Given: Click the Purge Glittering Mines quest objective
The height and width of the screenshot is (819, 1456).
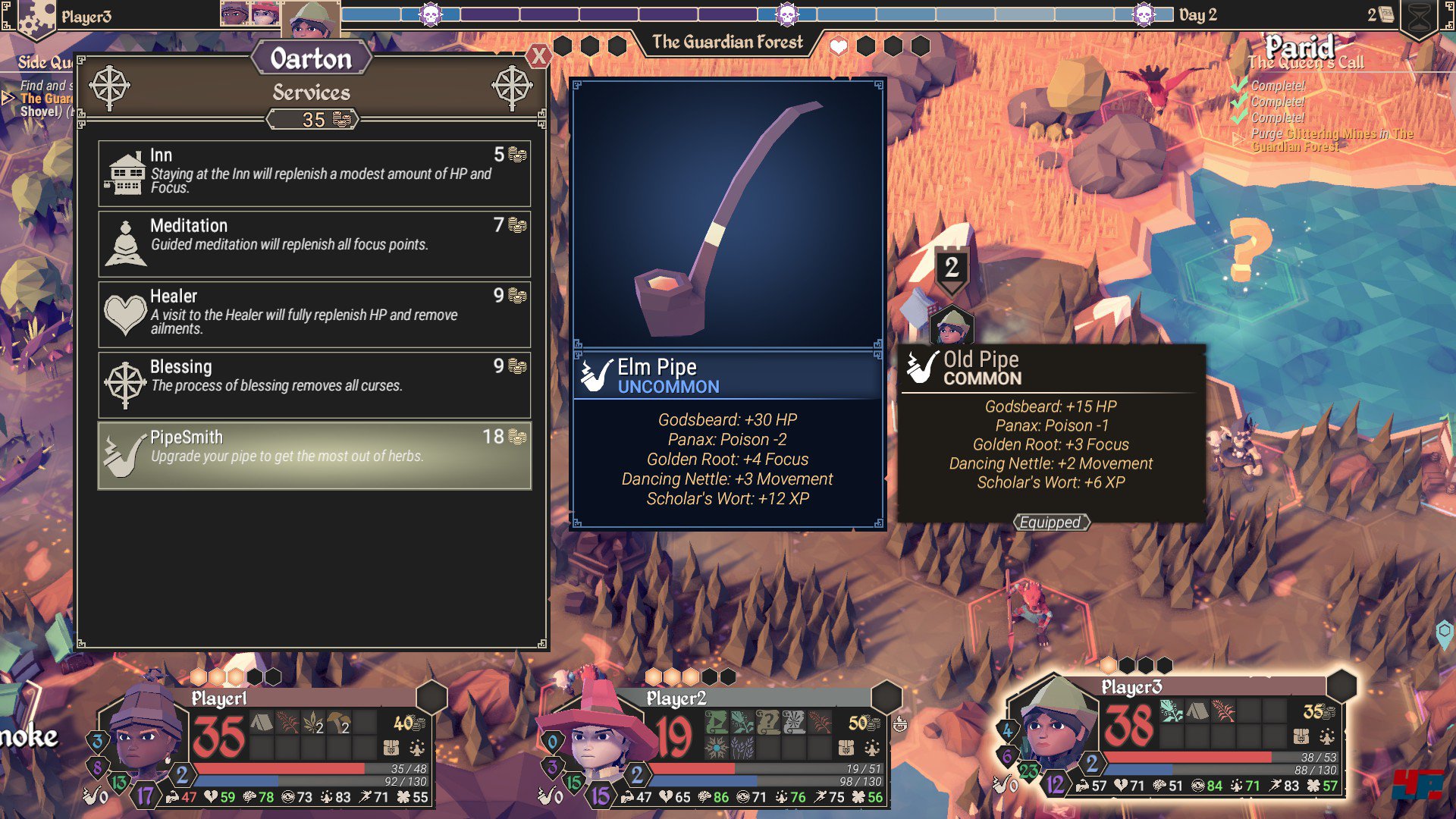Looking at the screenshot, I should pos(1332,140).
